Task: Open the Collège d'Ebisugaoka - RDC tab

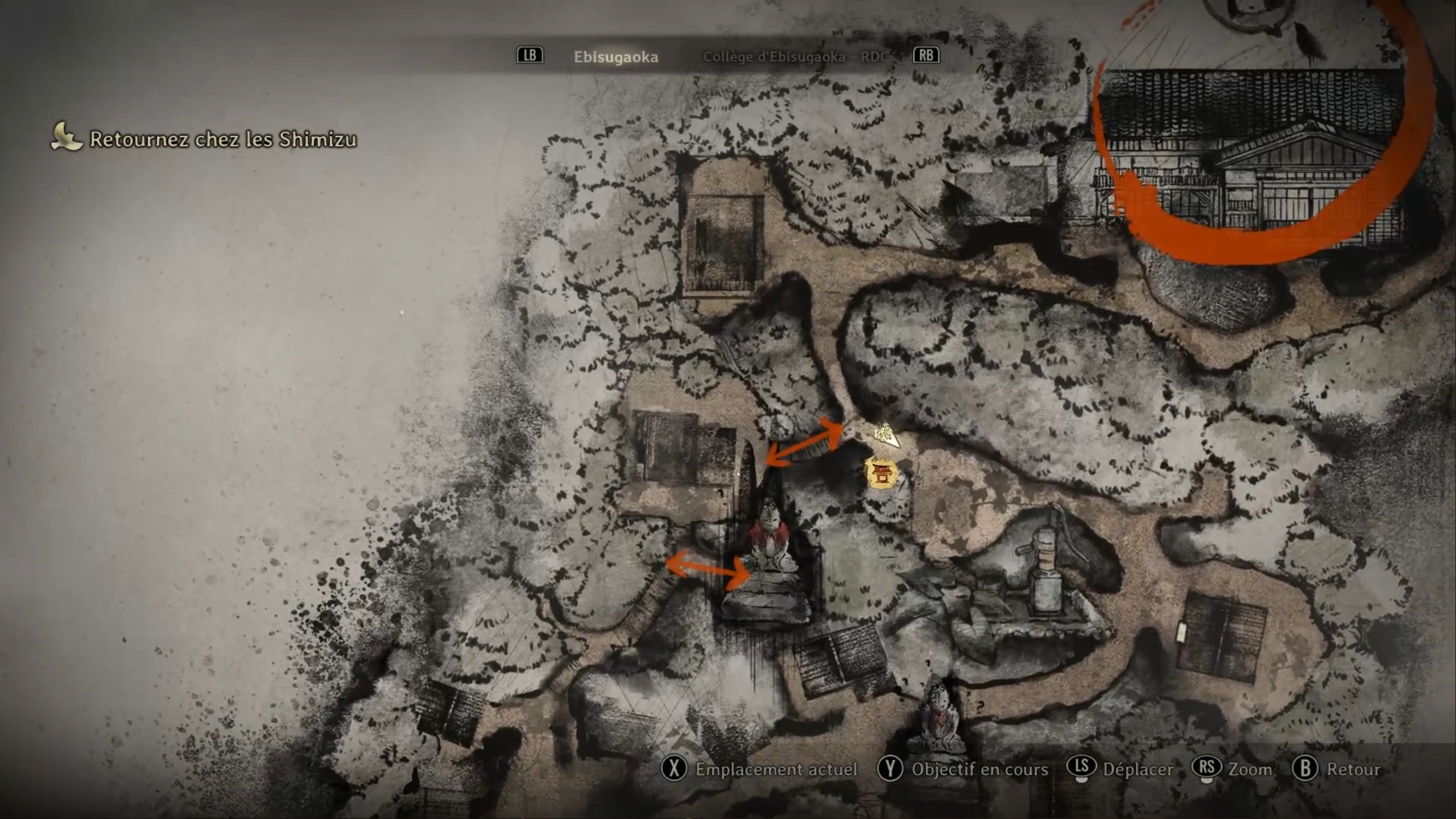Action: 795,57
